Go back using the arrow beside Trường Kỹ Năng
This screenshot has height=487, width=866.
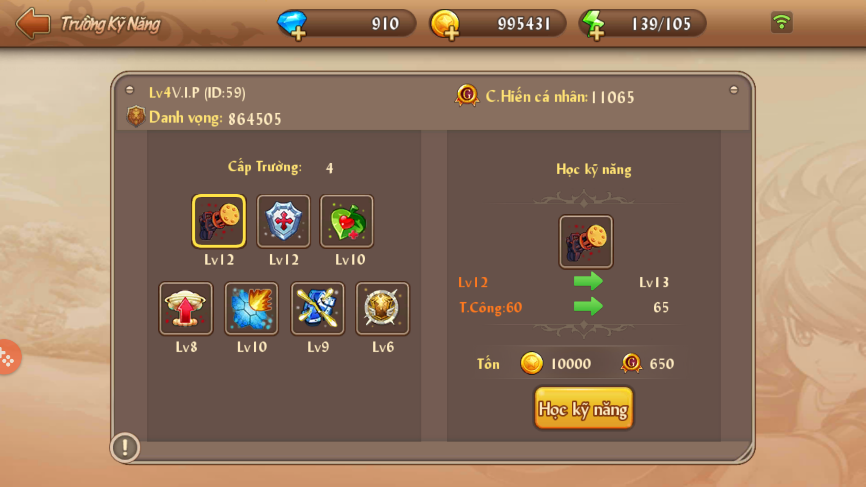(x=33, y=23)
